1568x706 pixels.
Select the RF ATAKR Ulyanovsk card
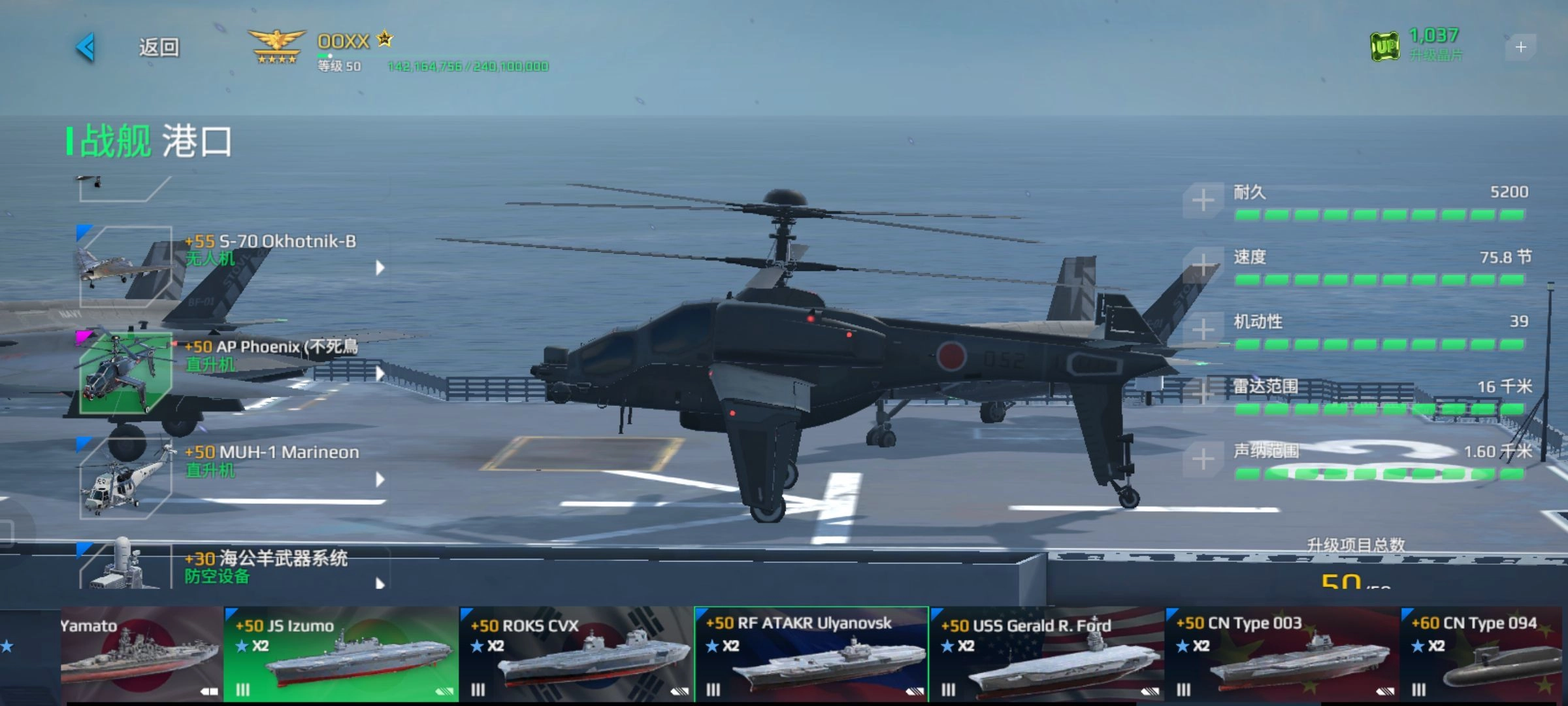click(x=811, y=654)
